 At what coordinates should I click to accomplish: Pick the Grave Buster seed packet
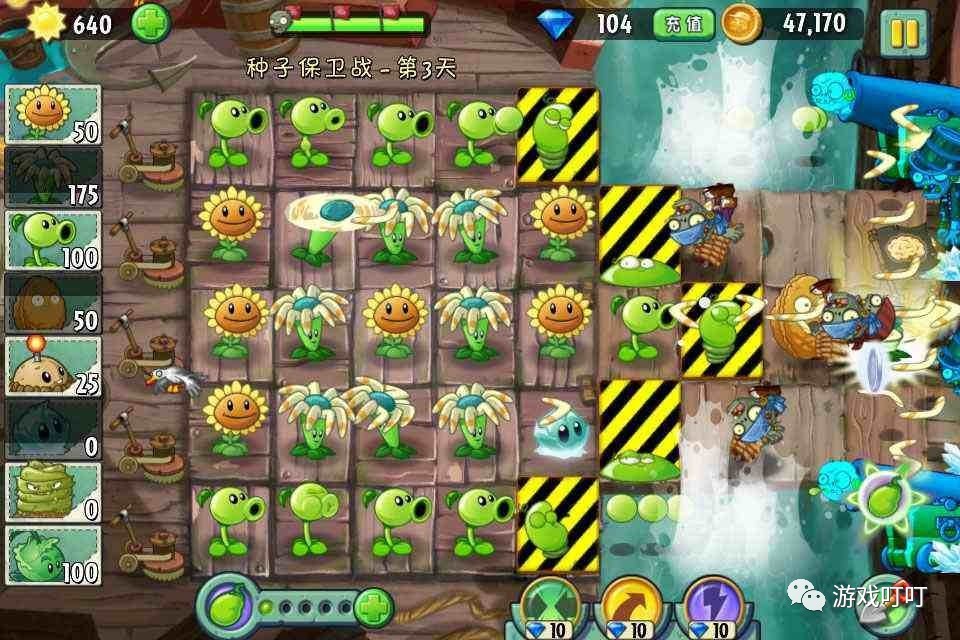(x=54, y=492)
